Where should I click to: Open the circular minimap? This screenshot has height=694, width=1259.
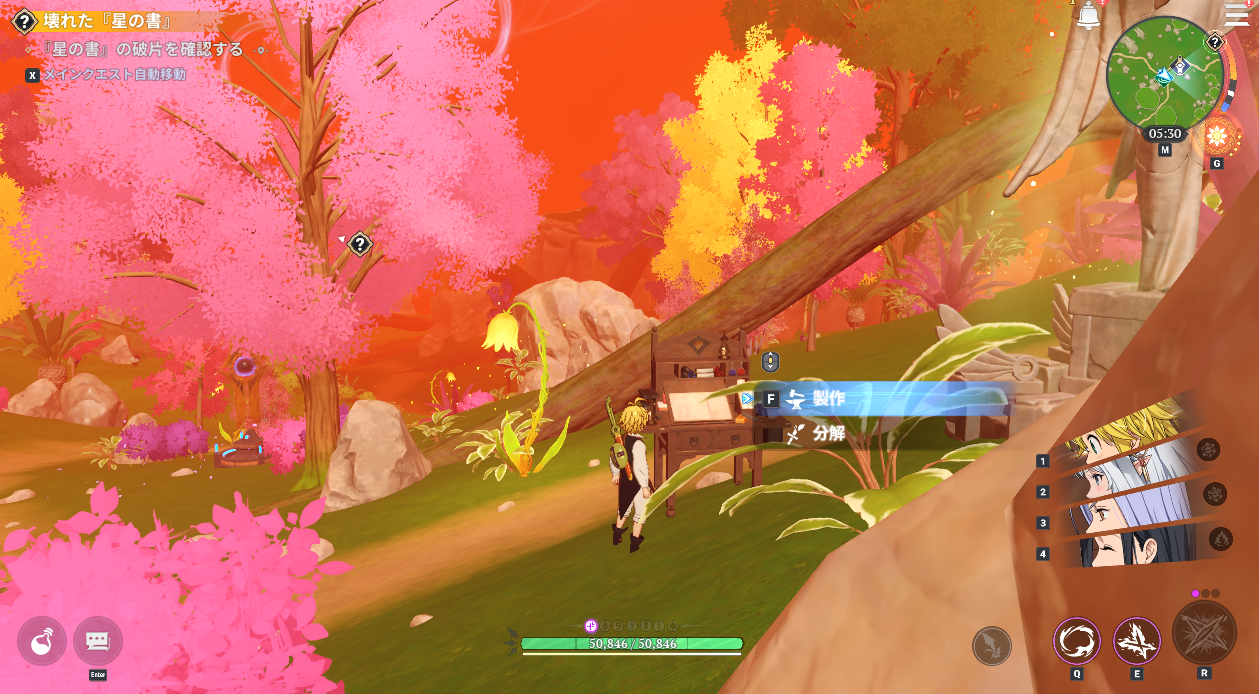pos(1164,75)
